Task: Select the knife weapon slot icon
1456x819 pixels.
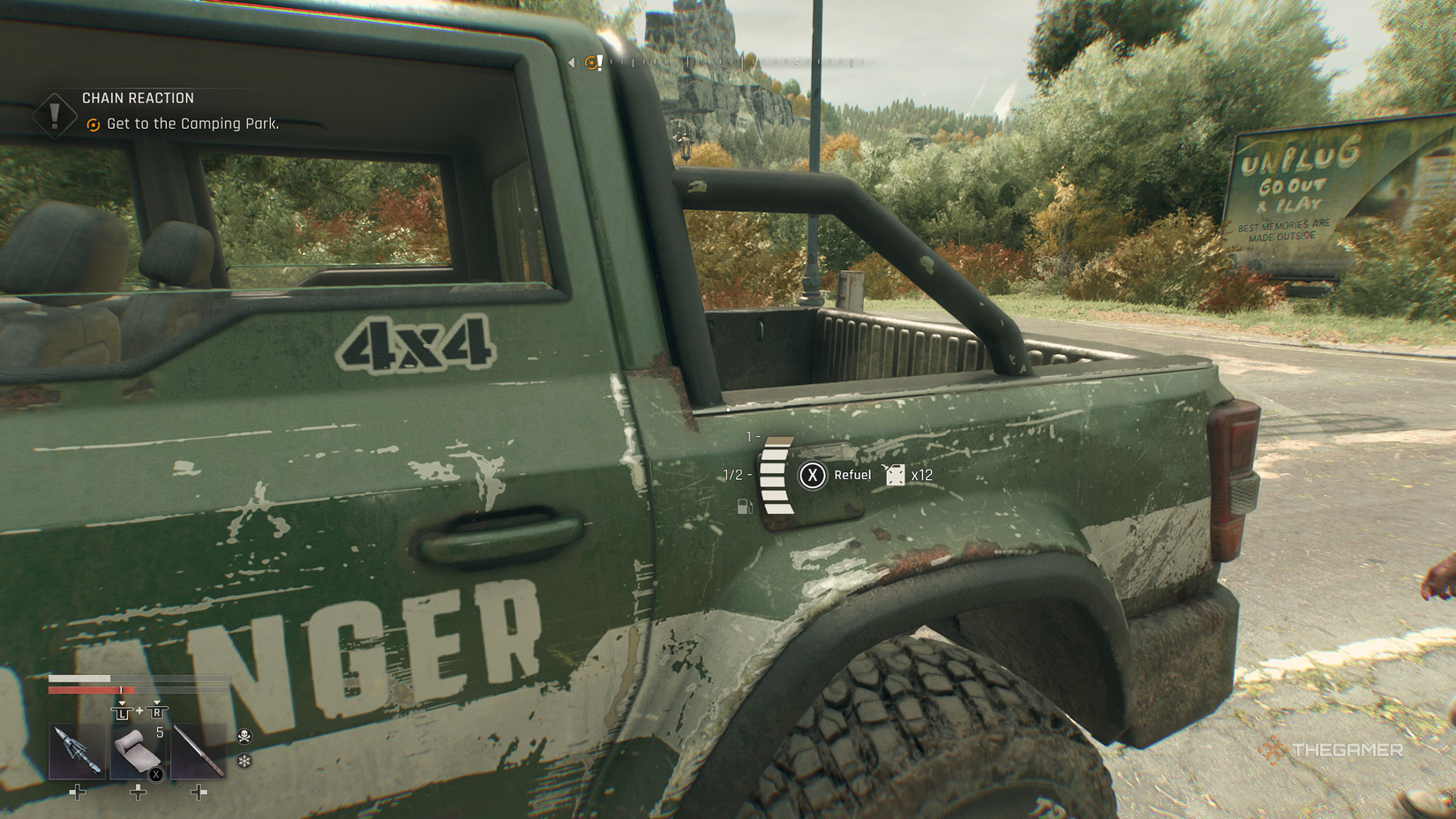Action: (198, 750)
